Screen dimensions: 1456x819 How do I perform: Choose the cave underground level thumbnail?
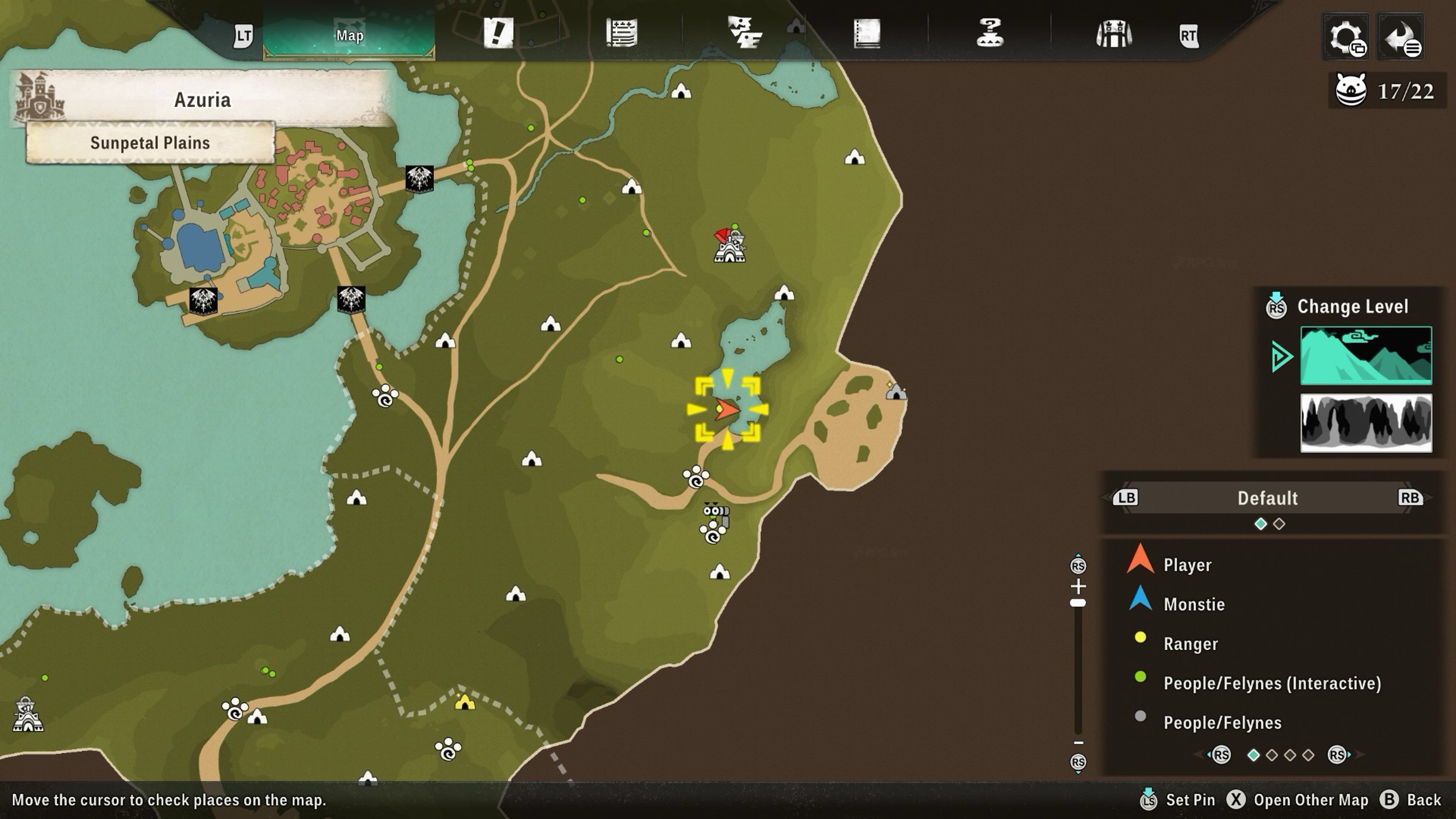[x=1366, y=423]
